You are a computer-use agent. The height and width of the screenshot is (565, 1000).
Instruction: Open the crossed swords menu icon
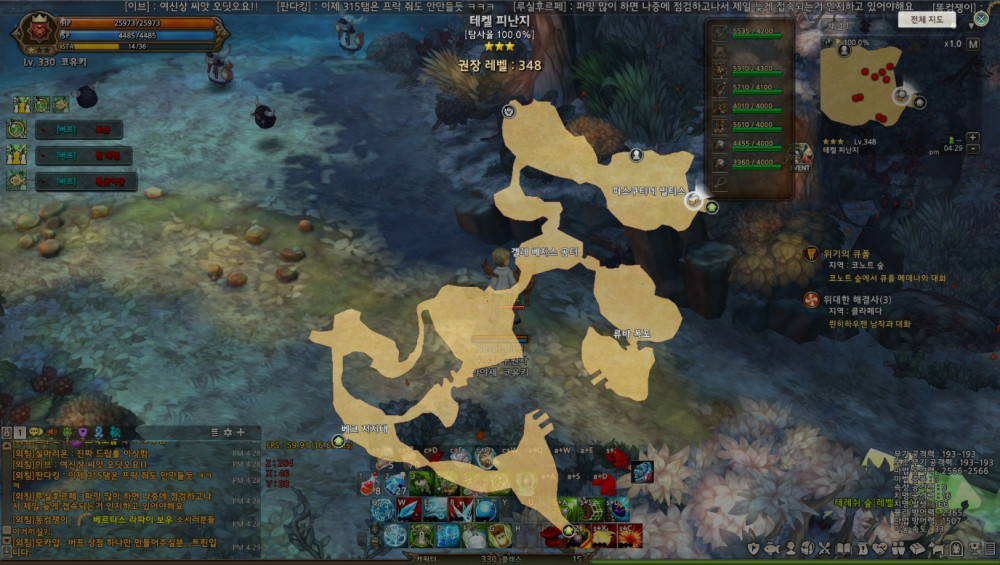click(x=826, y=548)
